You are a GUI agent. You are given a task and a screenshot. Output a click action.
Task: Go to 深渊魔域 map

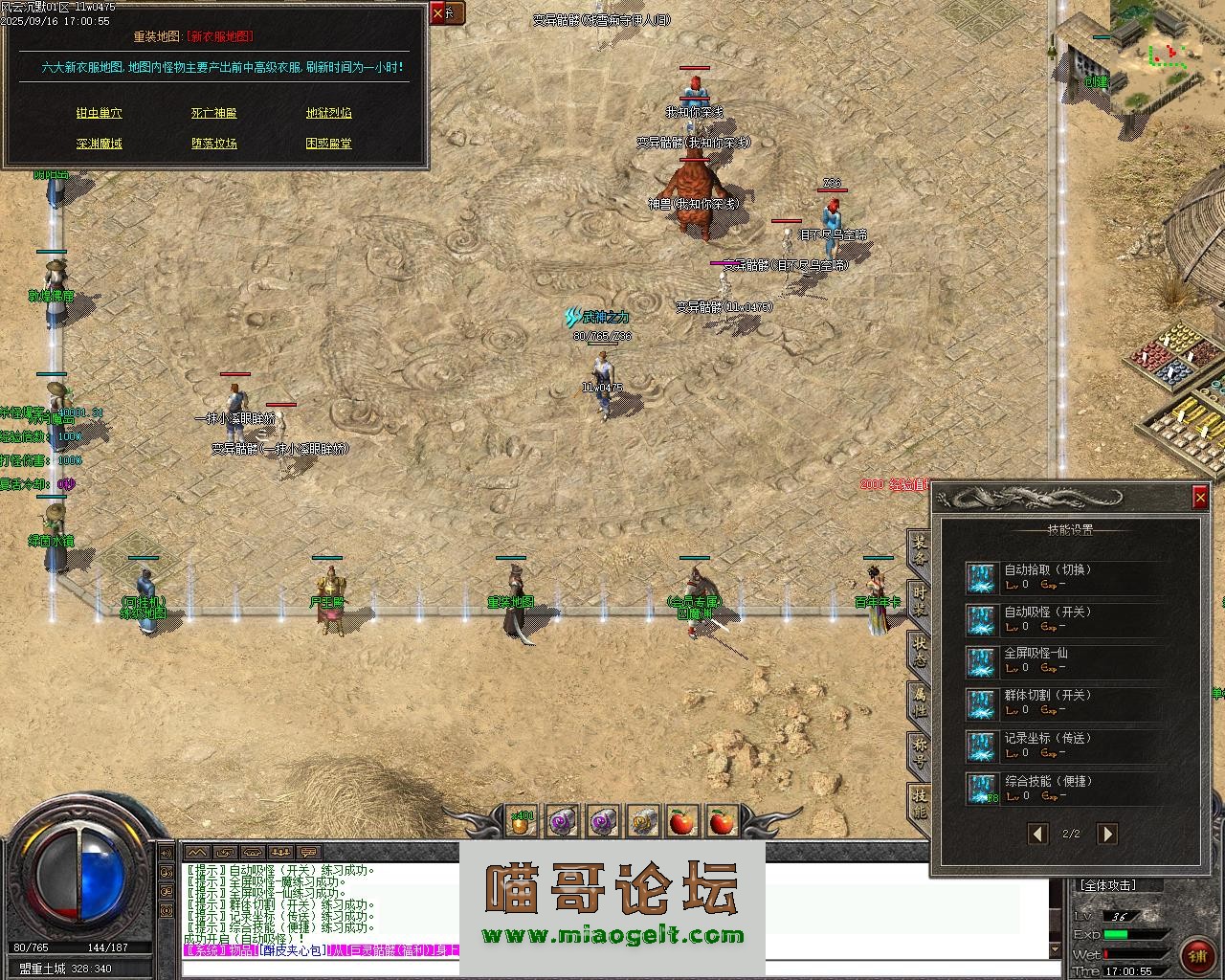(x=99, y=144)
